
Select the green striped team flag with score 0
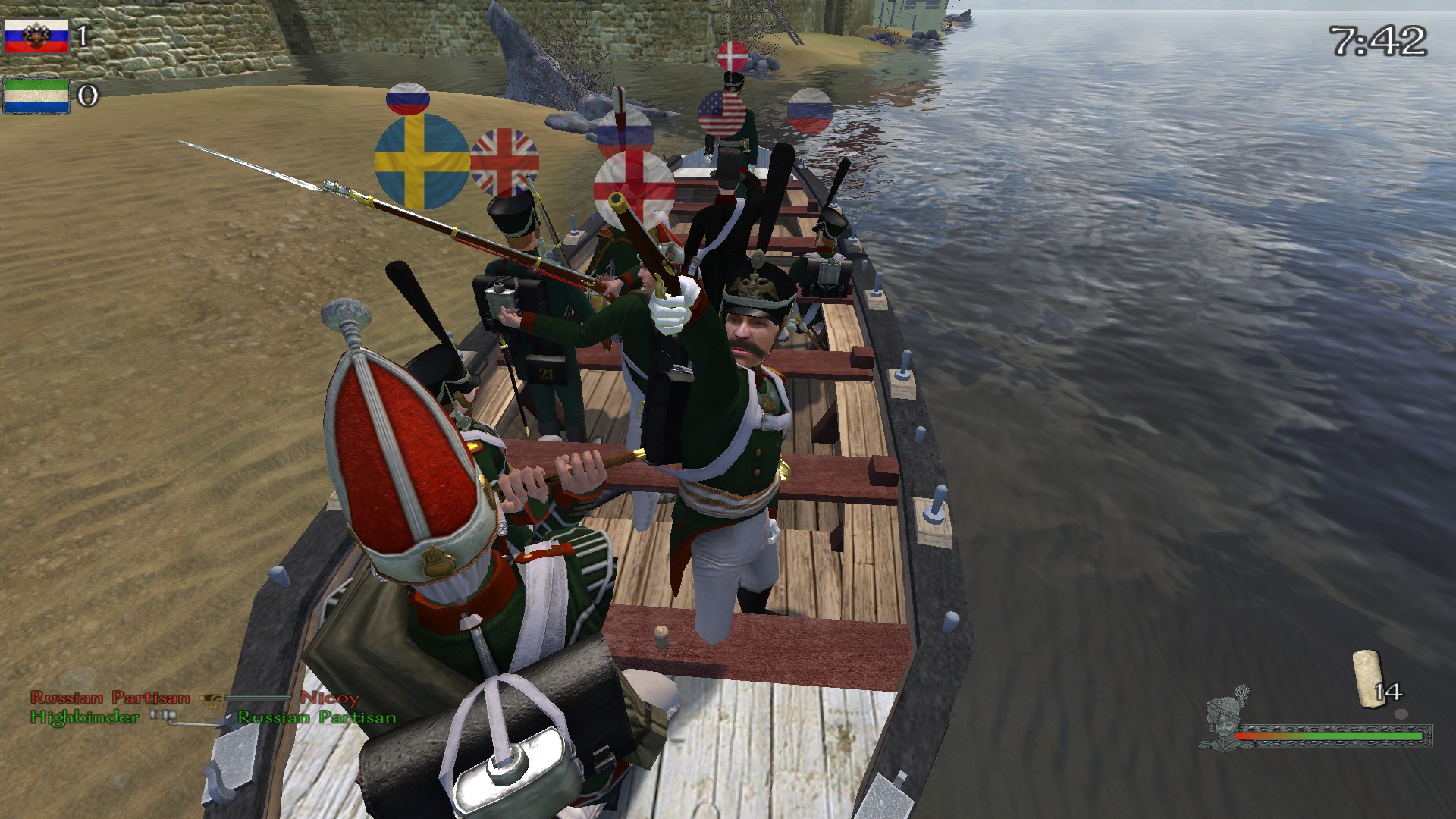(38, 96)
